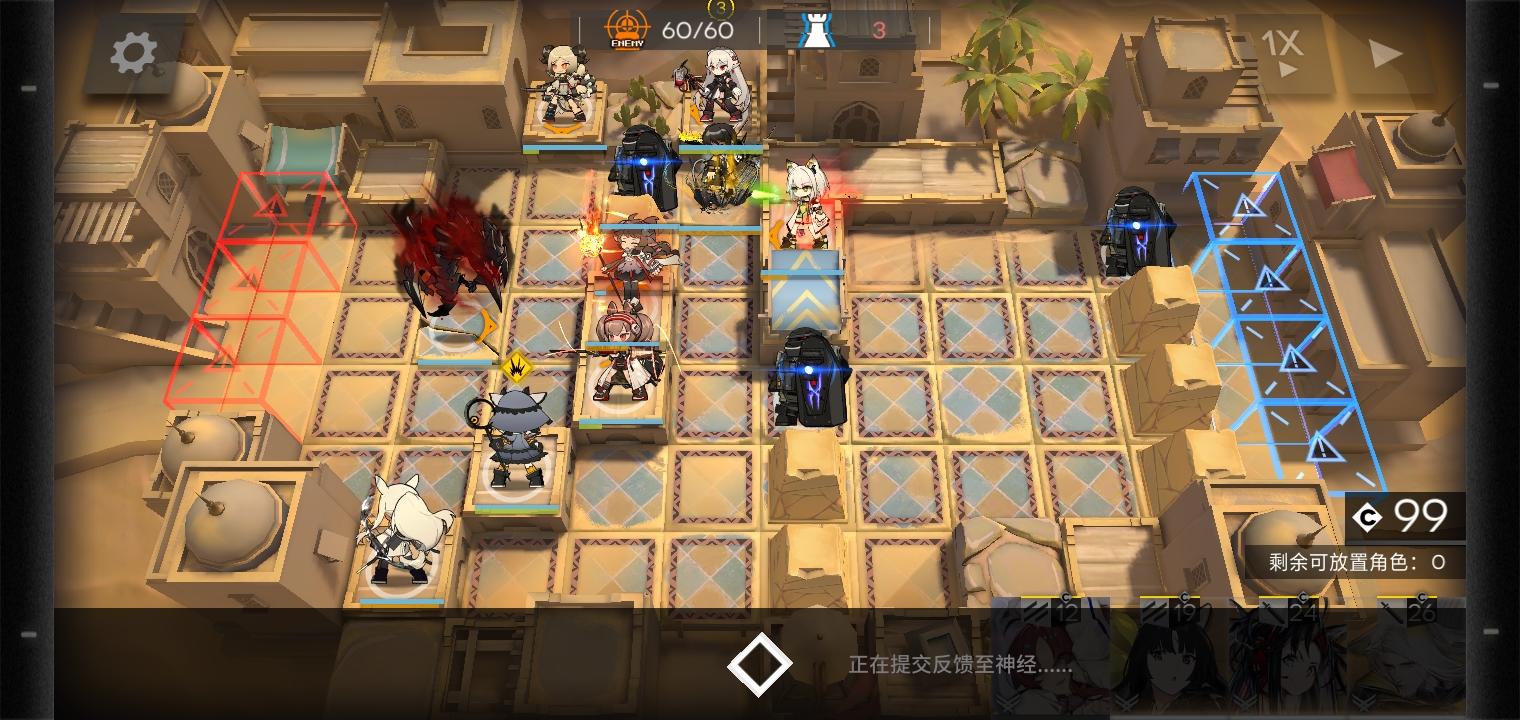Click the blue rook life point icon
The image size is (1520, 720).
pos(818,29)
